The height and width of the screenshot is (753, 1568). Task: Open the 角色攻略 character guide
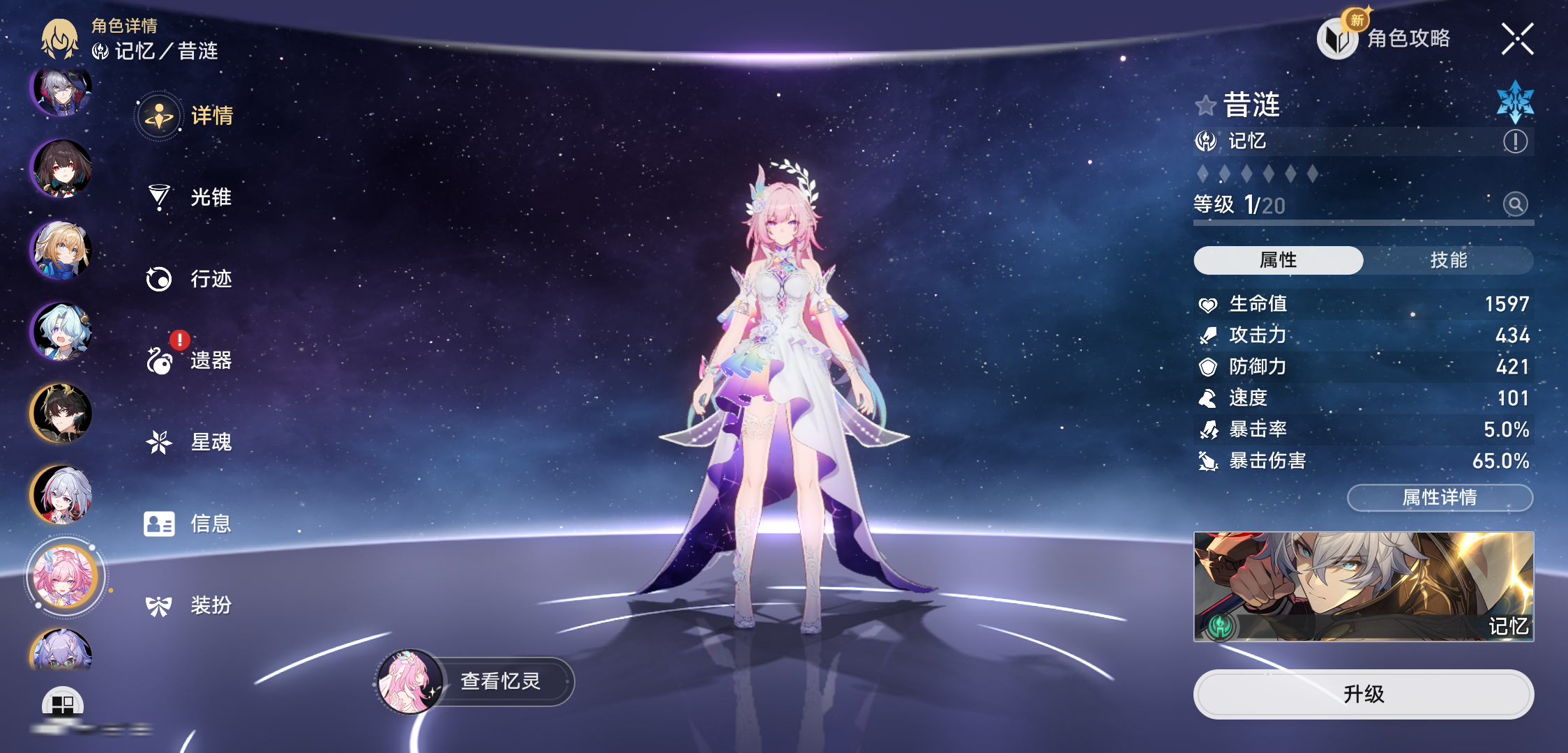[x=1385, y=38]
